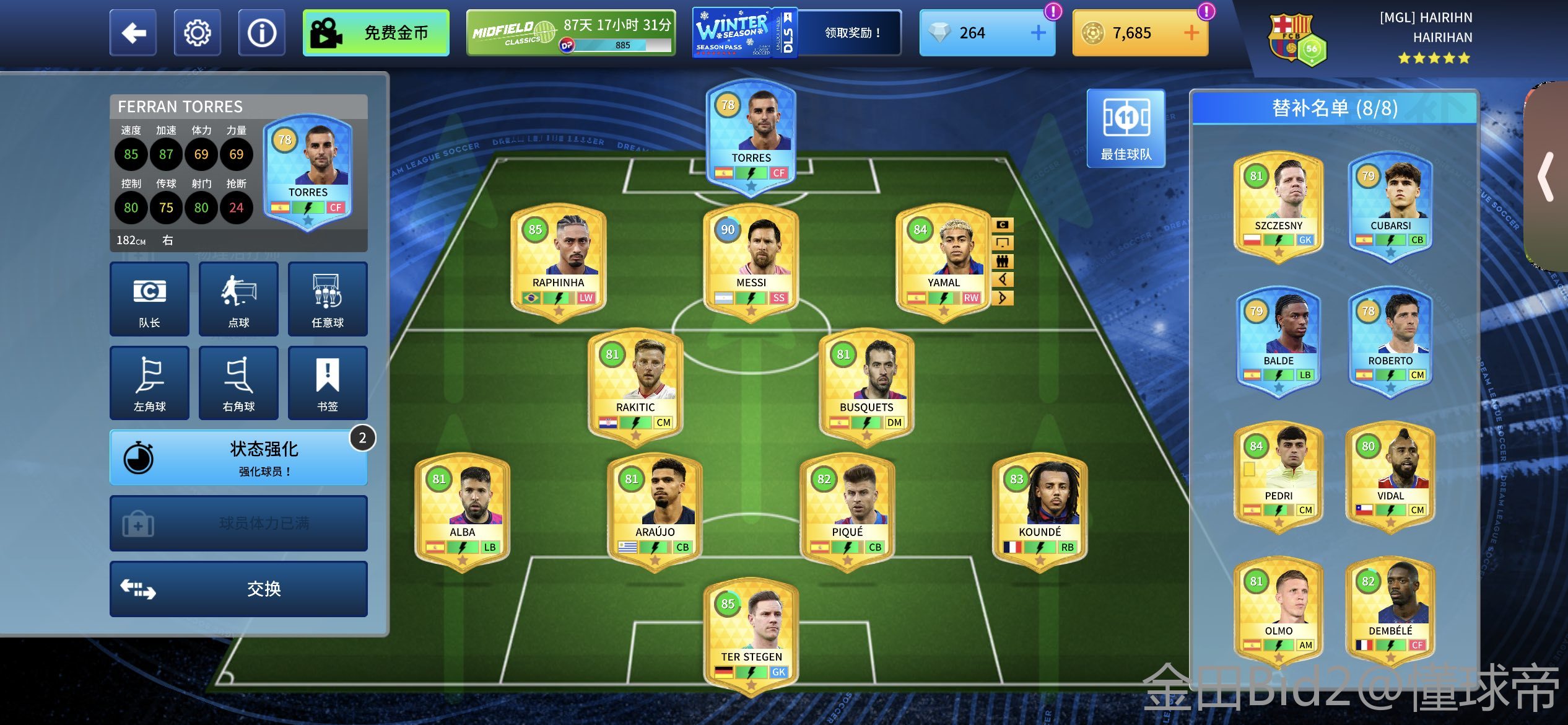Assign penalty taker (点球)
The image size is (1568, 725).
238,299
